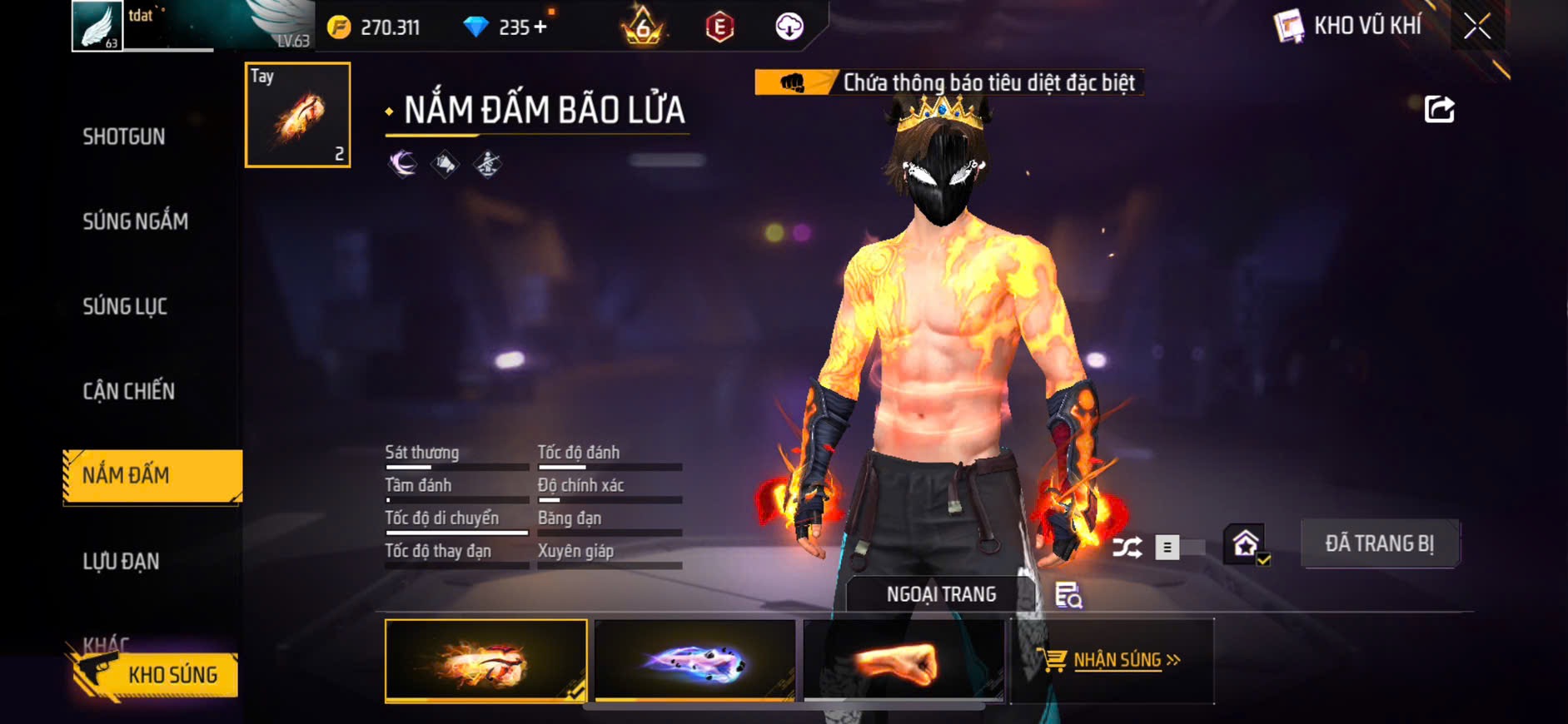Image resolution: width=1568 pixels, height=724 pixels.
Task: Switch to the LỰU ĐẠN category
Action: coord(121,562)
